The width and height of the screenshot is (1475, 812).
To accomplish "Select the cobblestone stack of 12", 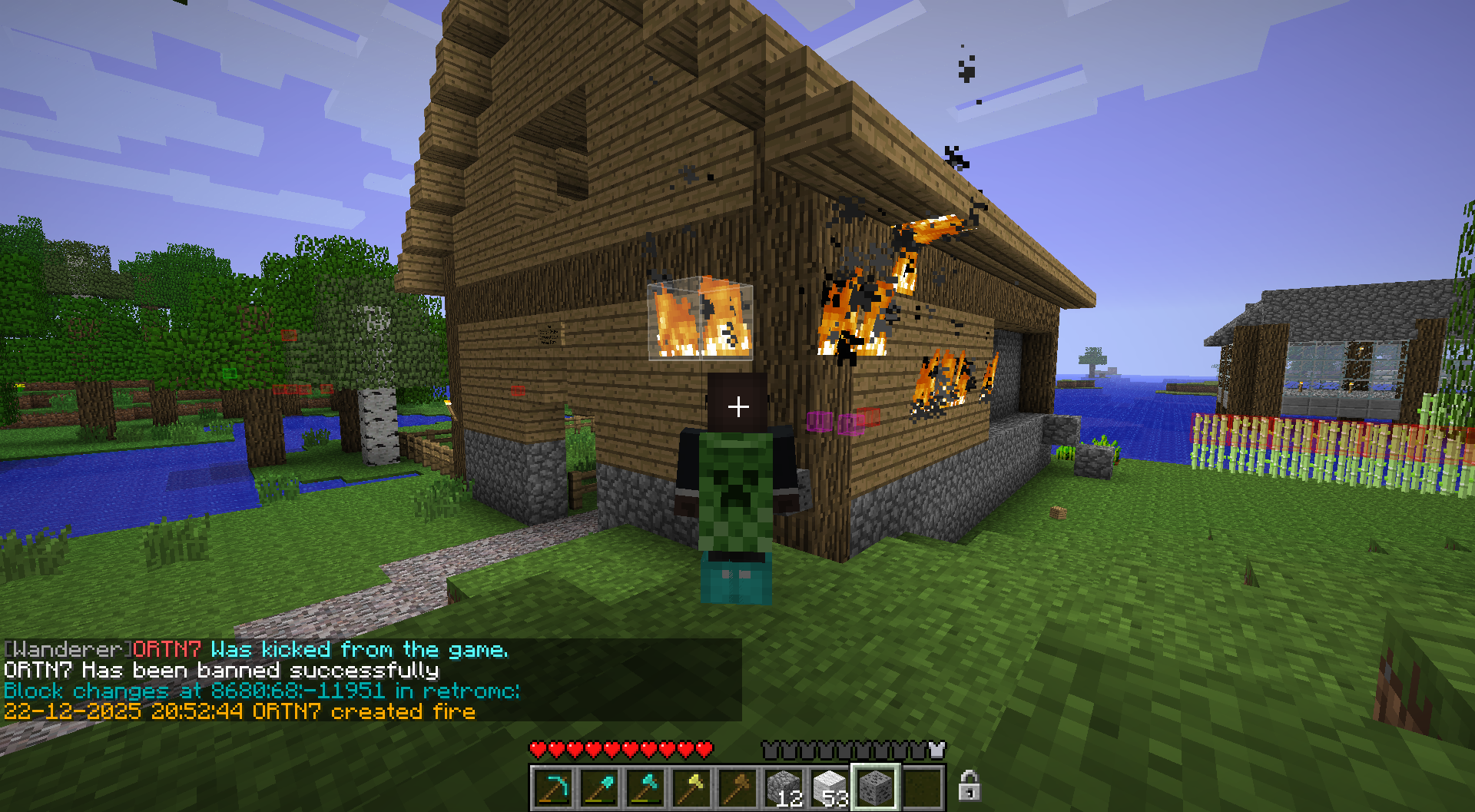I will click(784, 787).
